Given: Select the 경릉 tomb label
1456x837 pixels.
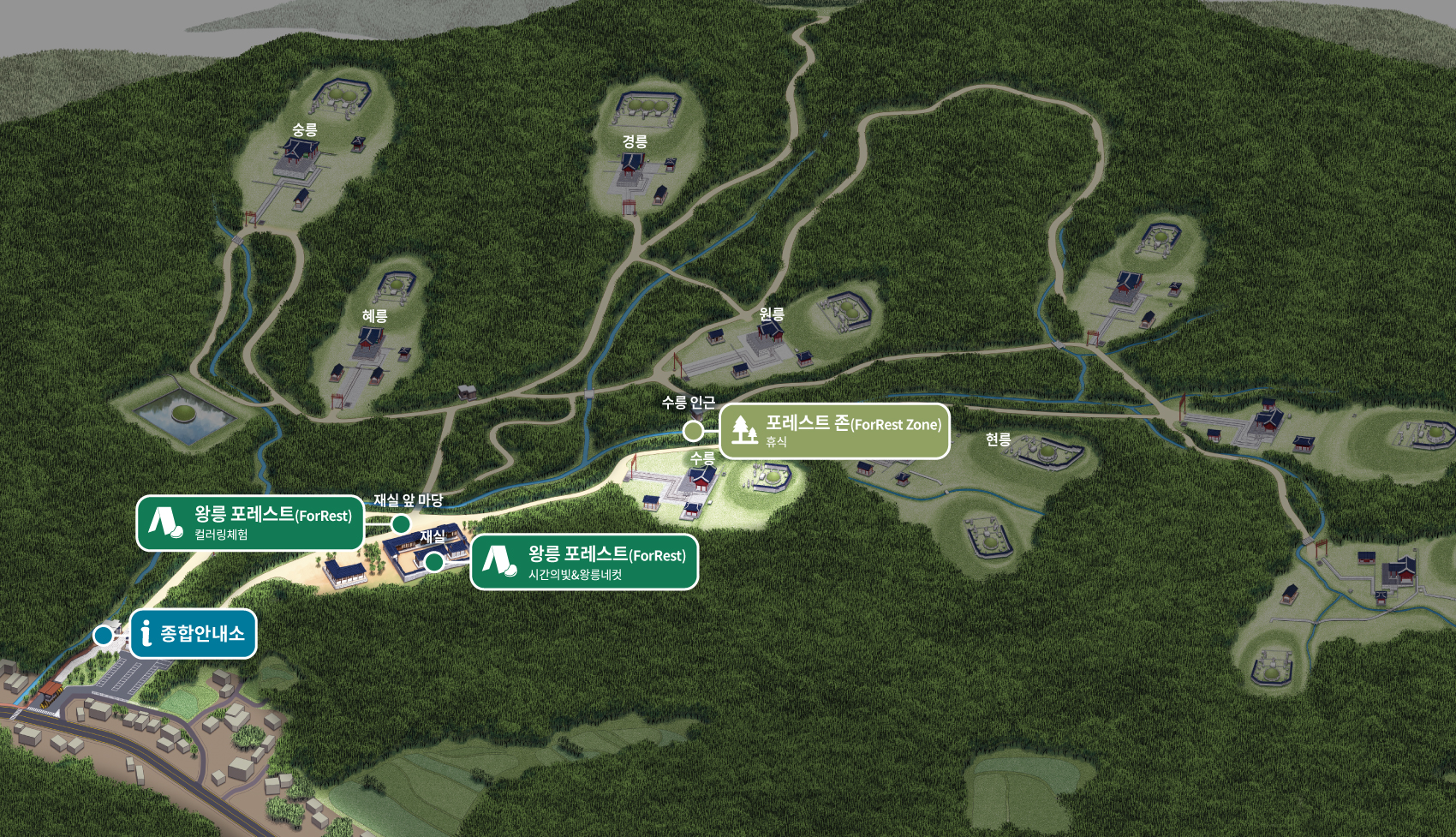Looking at the screenshot, I should tap(635, 141).
